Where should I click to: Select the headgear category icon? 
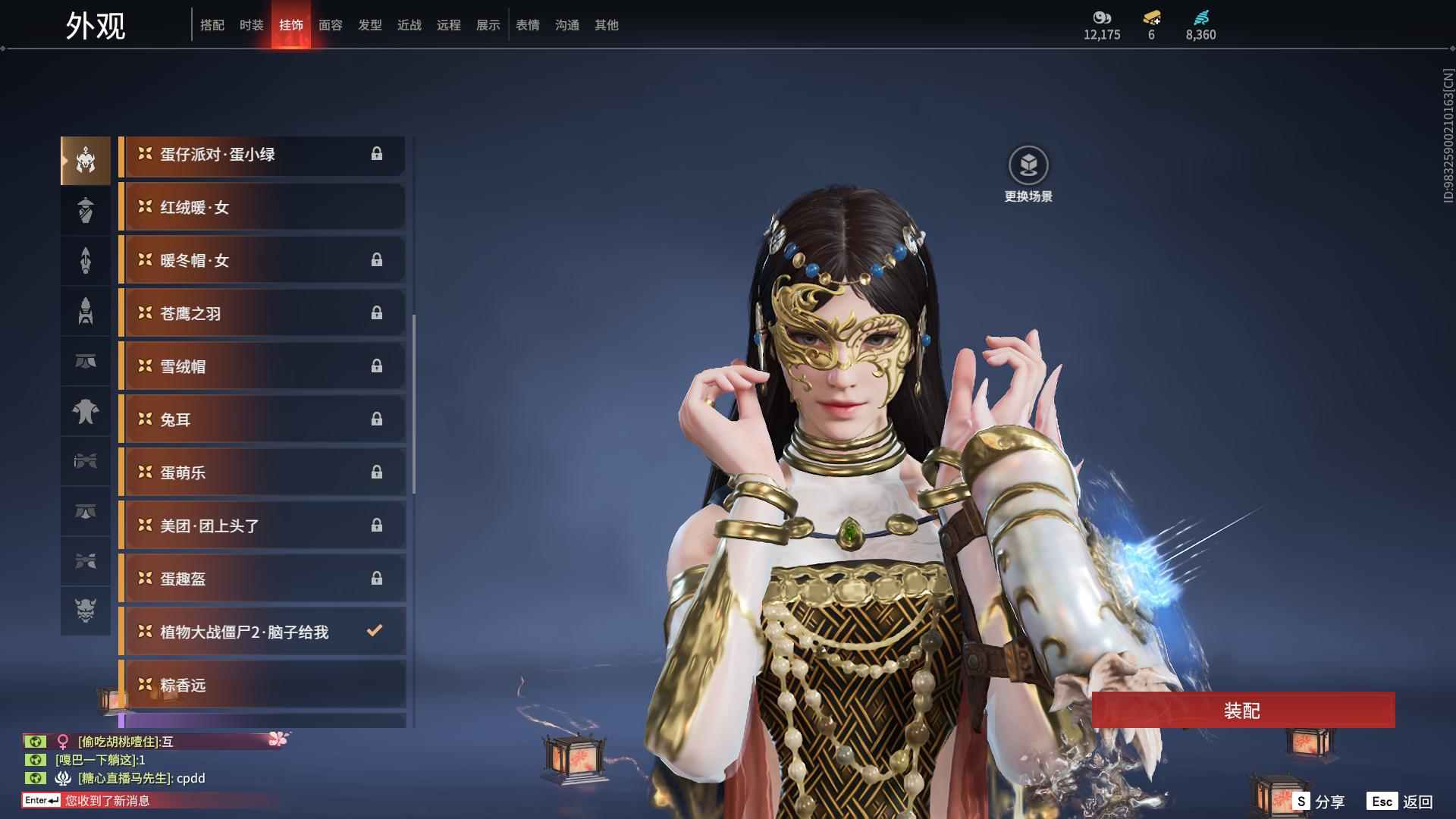[x=86, y=161]
